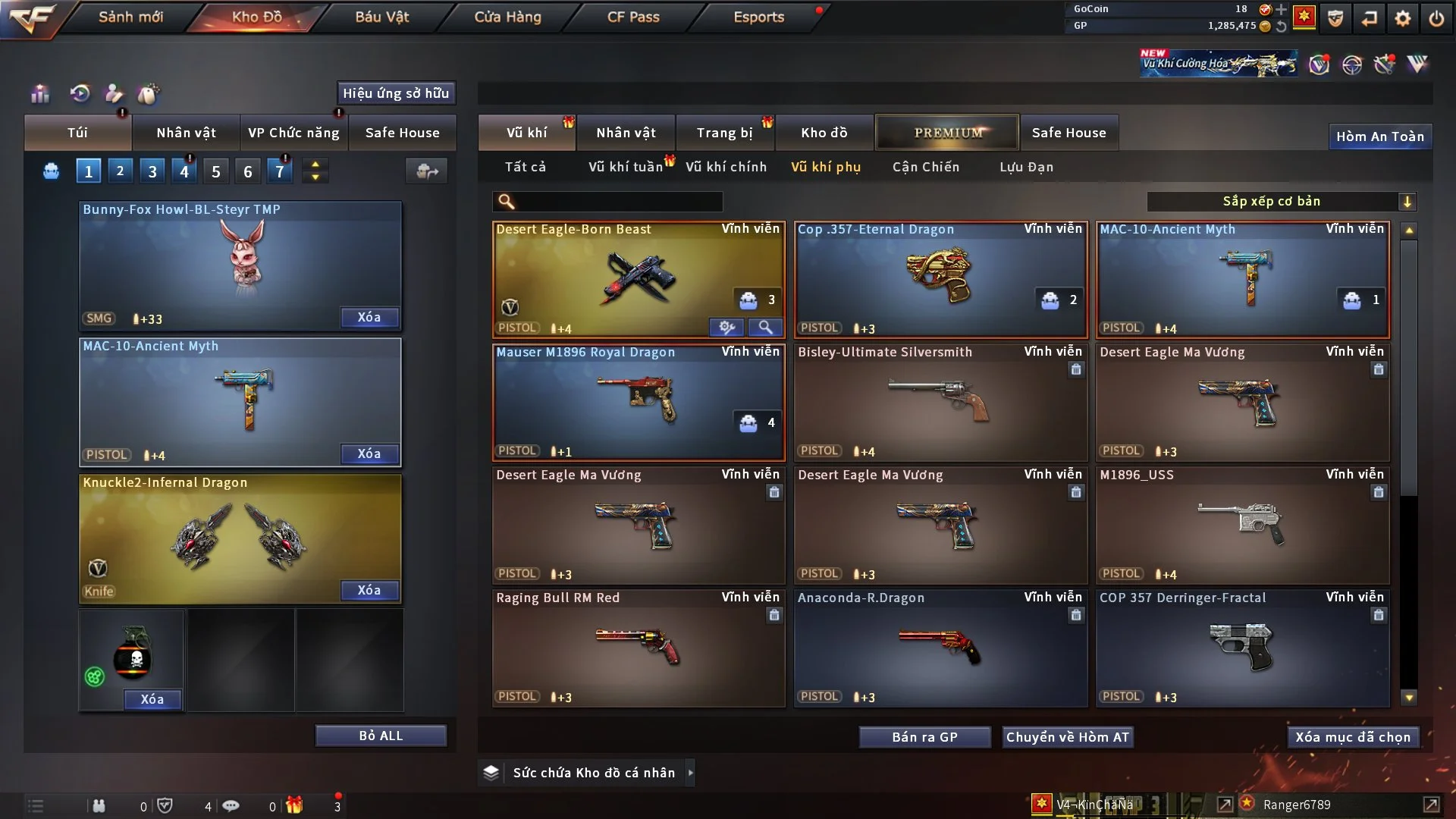The width and height of the screenshot is (1456, 819).
Task: Filter by Vũ khí chính category
Action: pyautogui.click(x=726, y=167)
